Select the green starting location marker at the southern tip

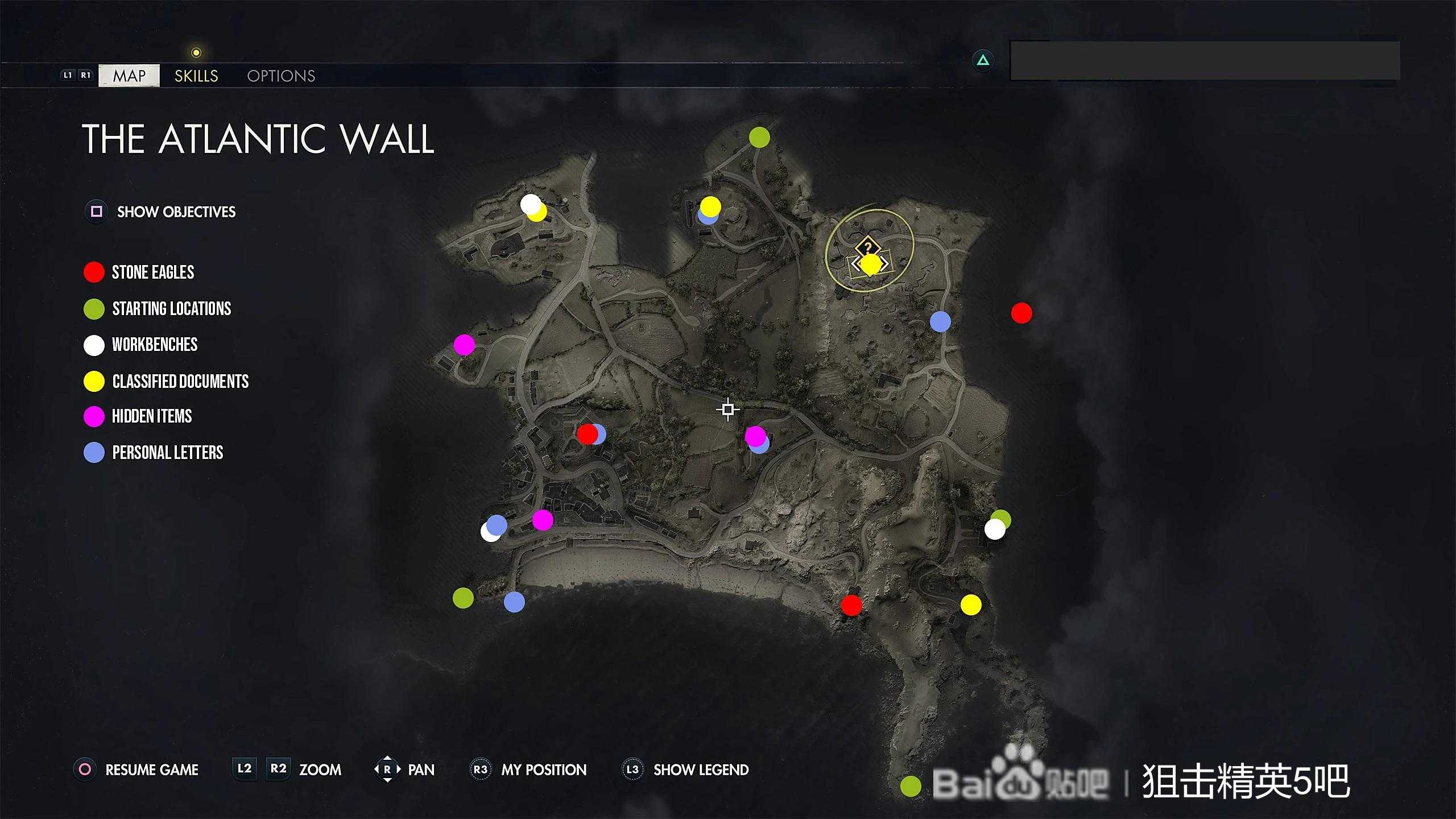[911, 787]
